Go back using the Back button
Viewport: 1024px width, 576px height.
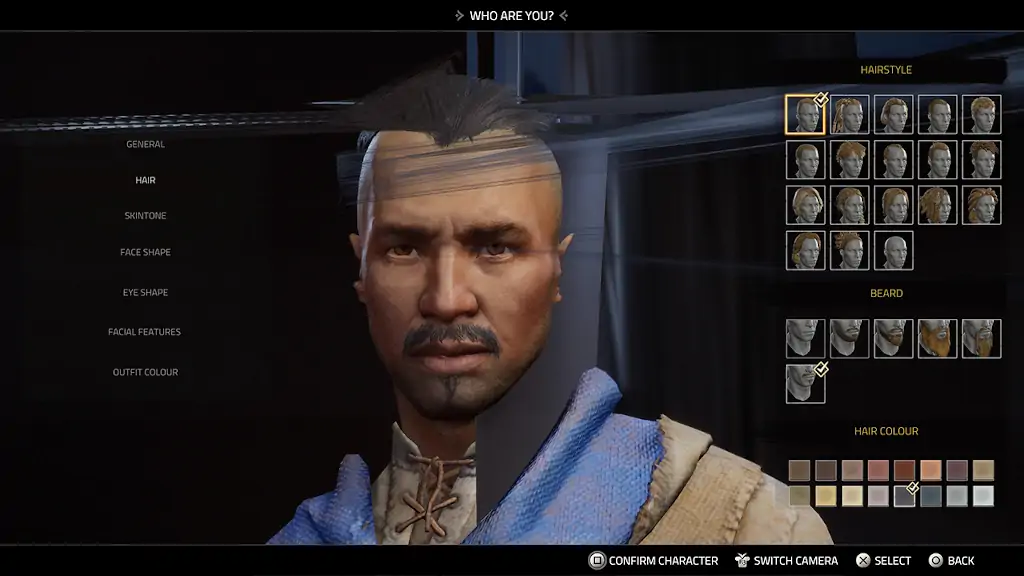[x=951, y=561]
